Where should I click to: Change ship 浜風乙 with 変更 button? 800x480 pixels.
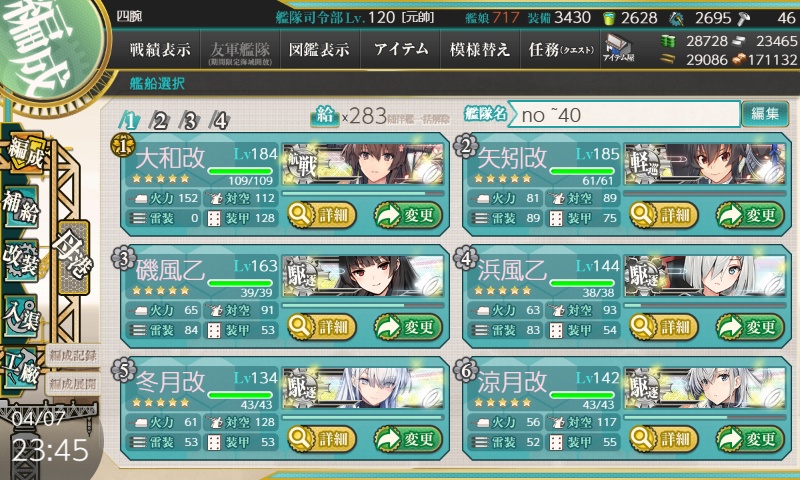coord(745,326)
